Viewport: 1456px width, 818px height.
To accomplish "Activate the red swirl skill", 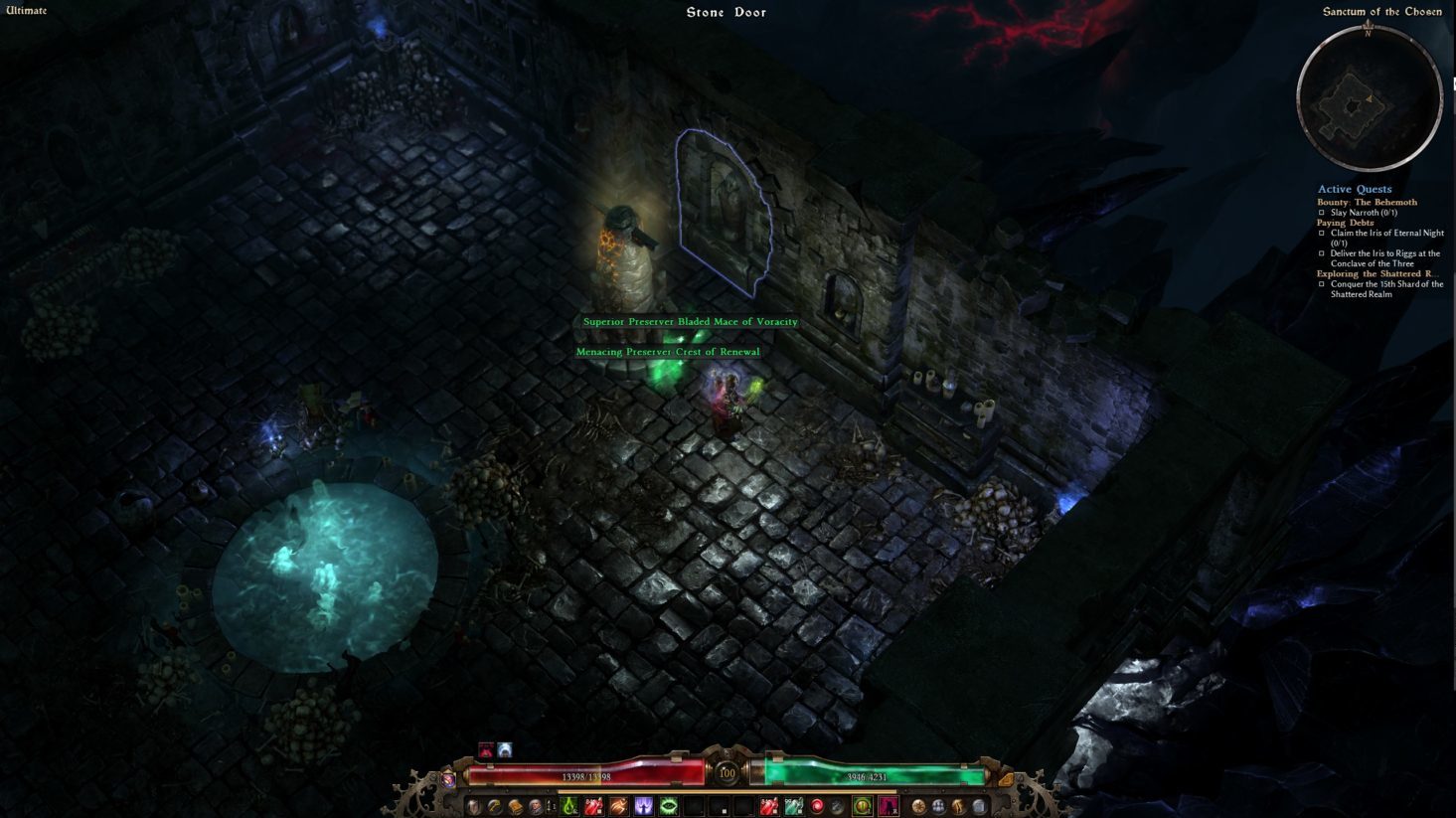I will coord(817,806).
